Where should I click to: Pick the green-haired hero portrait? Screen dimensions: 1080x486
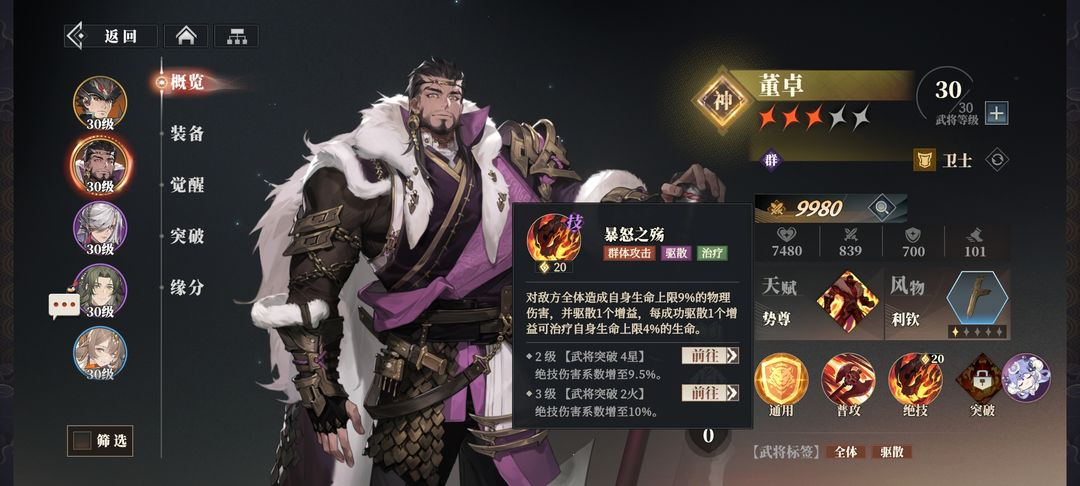click(x=100, y=289)
